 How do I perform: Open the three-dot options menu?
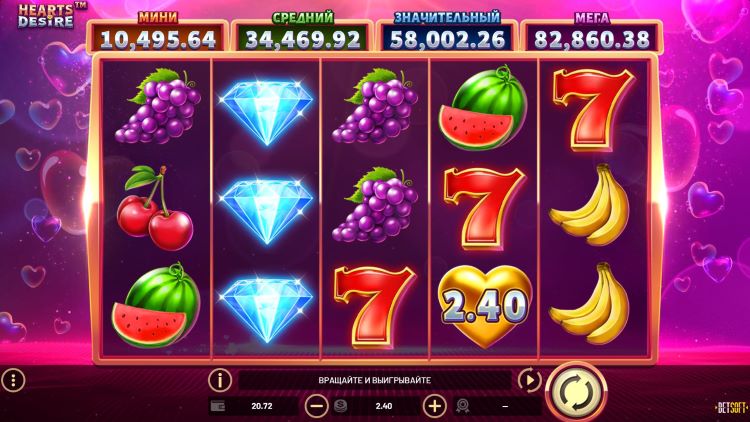(13, 380)
